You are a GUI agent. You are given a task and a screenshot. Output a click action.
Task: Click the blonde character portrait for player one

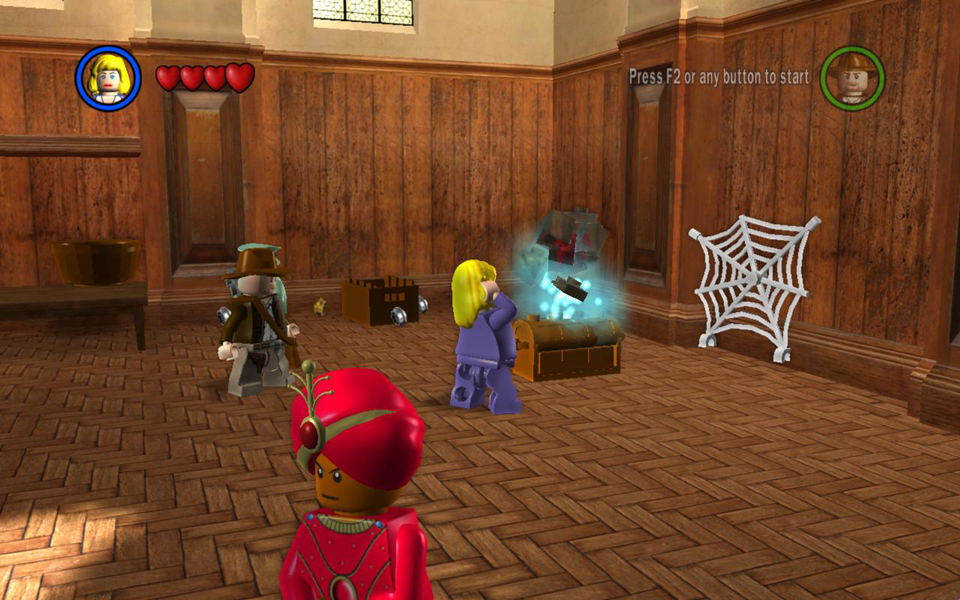(108, 78)
